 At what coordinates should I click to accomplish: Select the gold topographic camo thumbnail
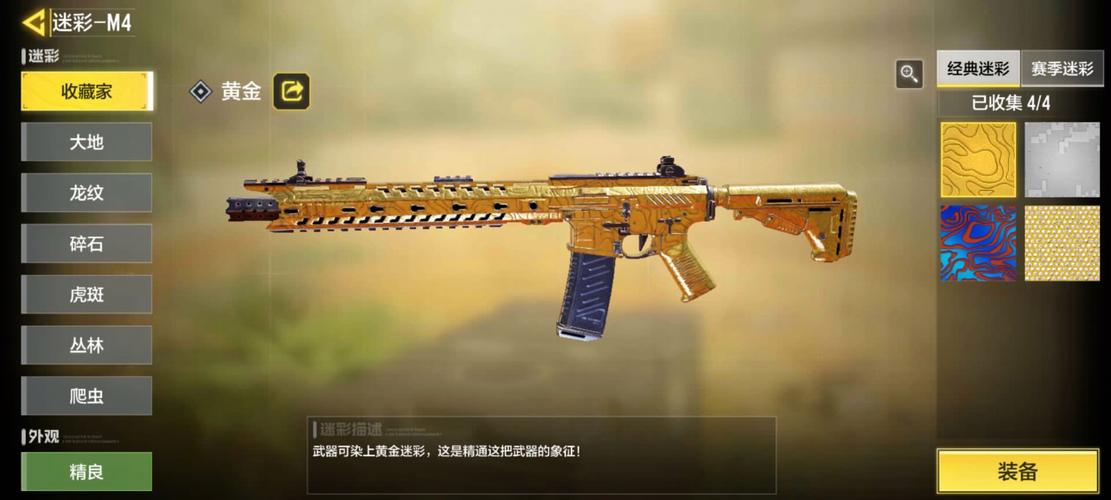click(x=978, y=160)
